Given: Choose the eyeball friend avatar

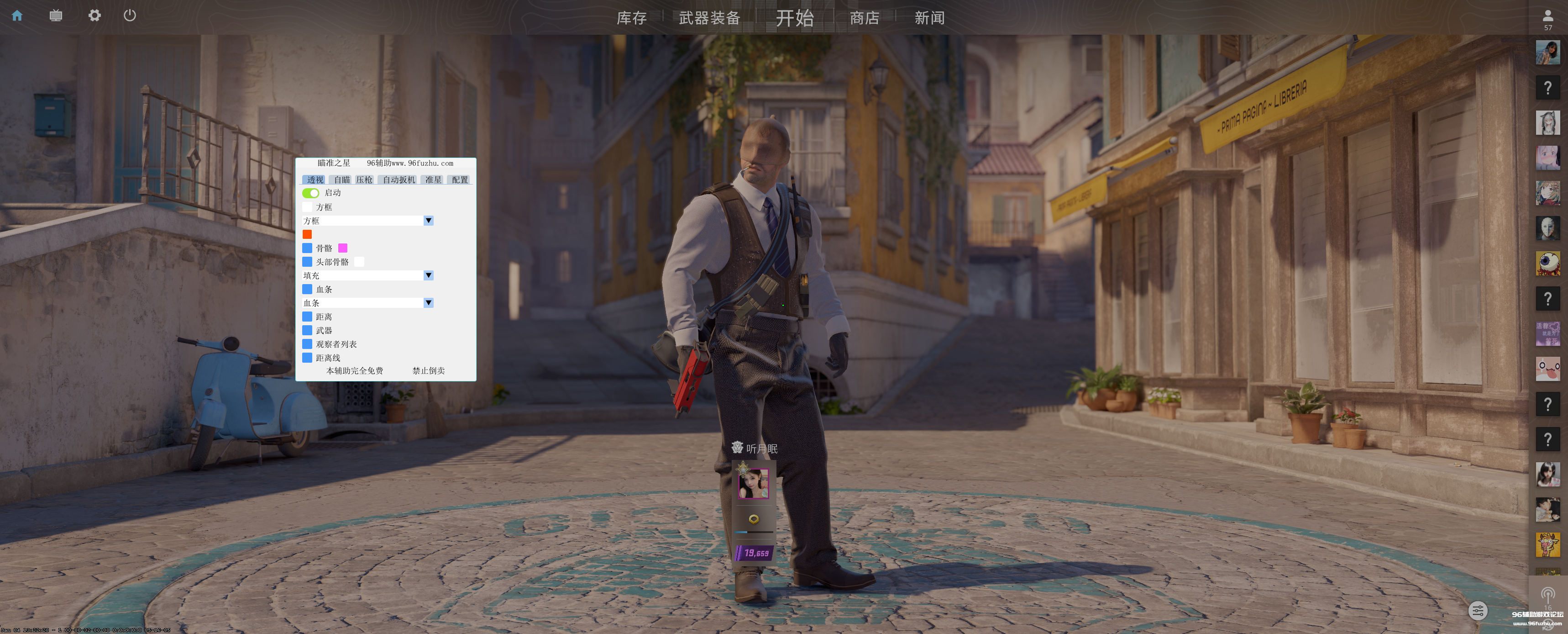Looking at the screenshot, I should (x=1547, y=264).
